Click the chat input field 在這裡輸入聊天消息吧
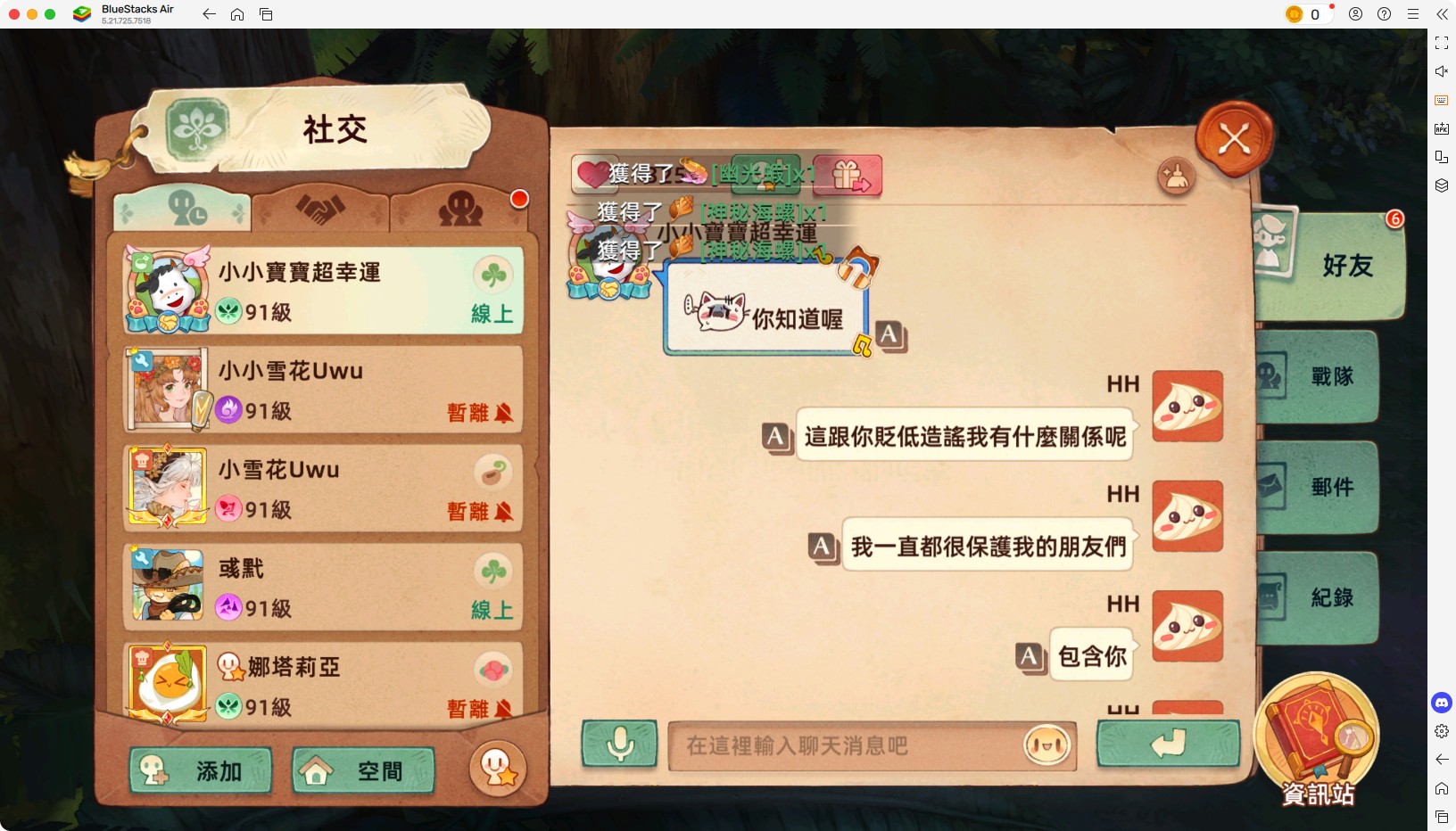The height and width of the screenshot is (831, 1456). coord(856,747)
